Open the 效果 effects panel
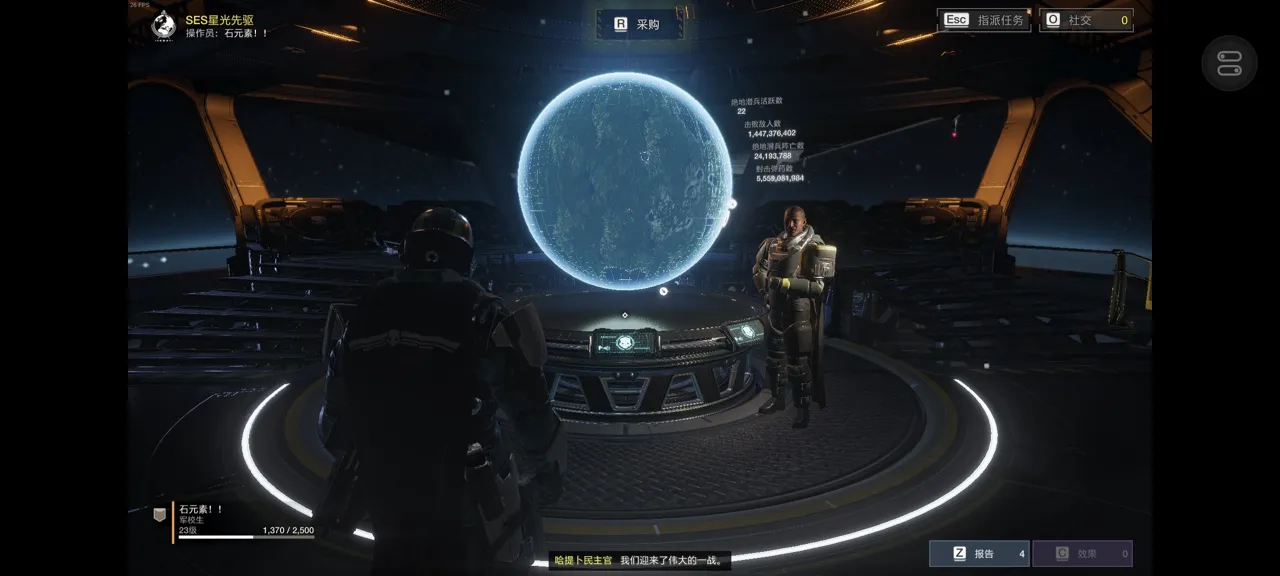Image resolution: width=1280 pixels, height=576 pixels. point(1082,553)
